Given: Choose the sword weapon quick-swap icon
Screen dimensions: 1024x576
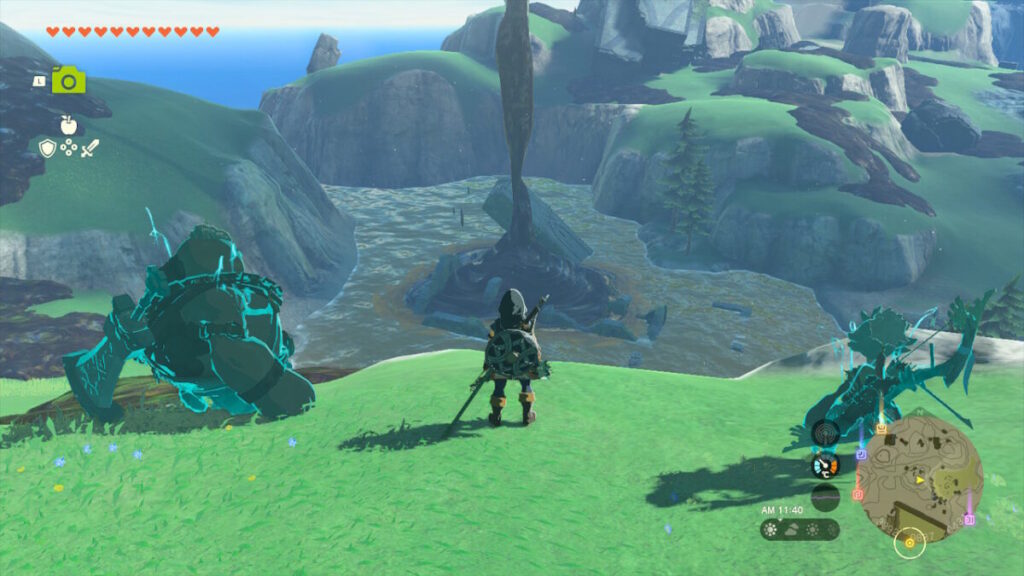Looking at the screenshot, I should tap(89, 148).
